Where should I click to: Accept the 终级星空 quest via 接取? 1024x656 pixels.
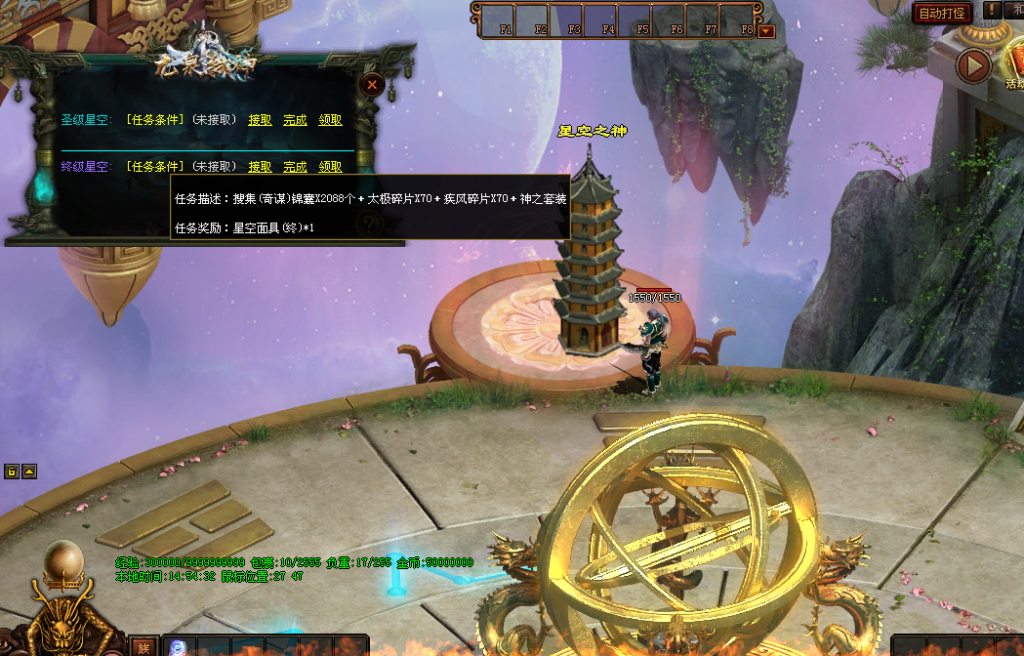click(260, 167)
